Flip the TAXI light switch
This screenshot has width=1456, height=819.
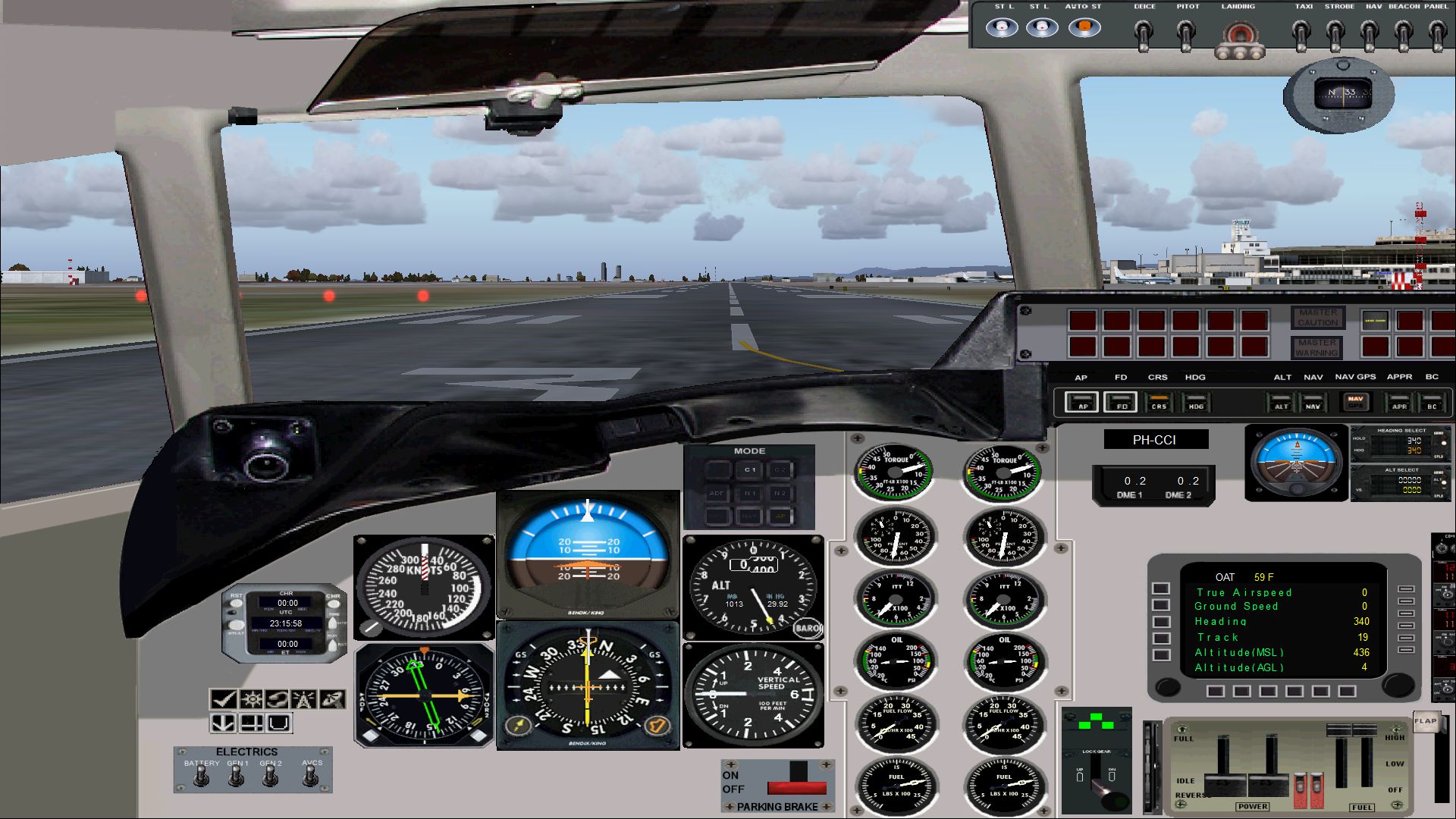(x=1302, y=33)
